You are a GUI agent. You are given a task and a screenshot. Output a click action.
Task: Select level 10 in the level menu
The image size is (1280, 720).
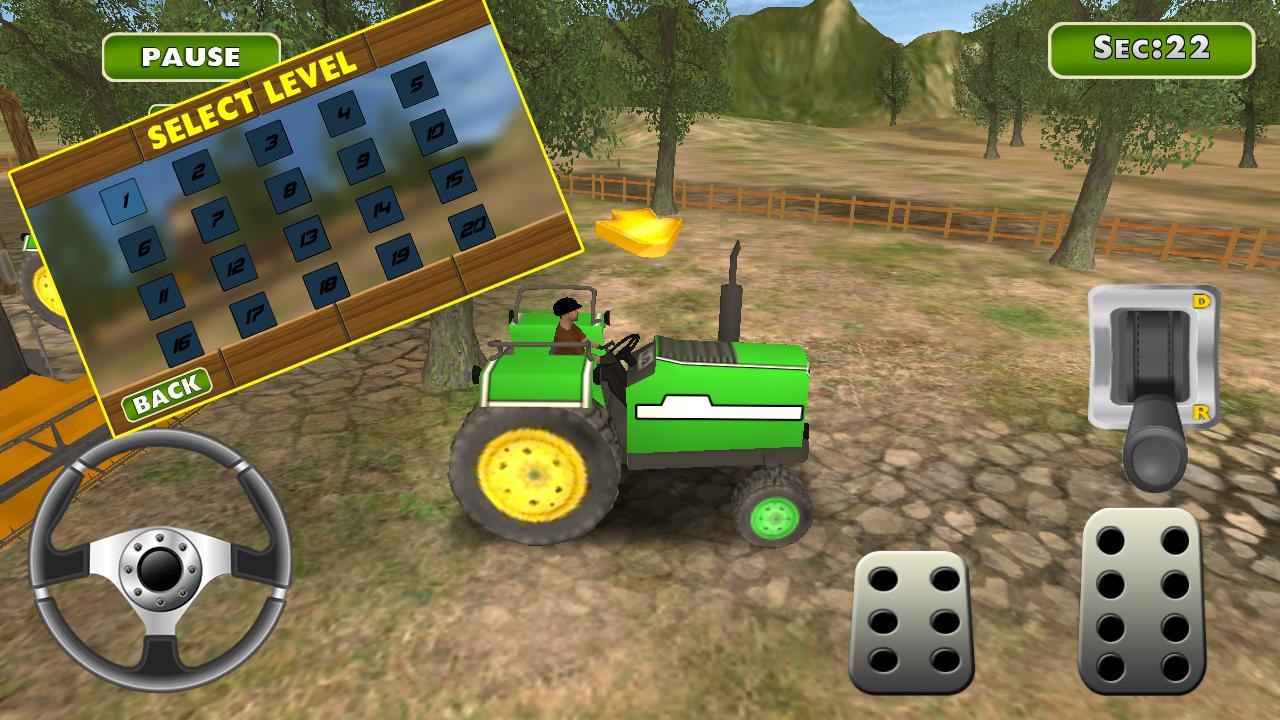[435, 133]
